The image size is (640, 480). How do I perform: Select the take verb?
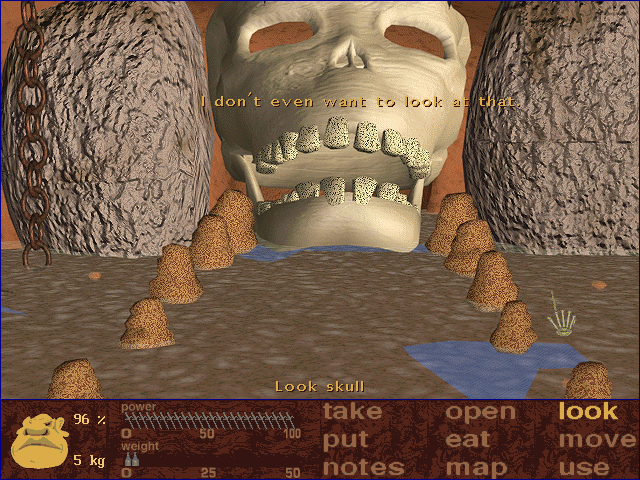[352, 411]
